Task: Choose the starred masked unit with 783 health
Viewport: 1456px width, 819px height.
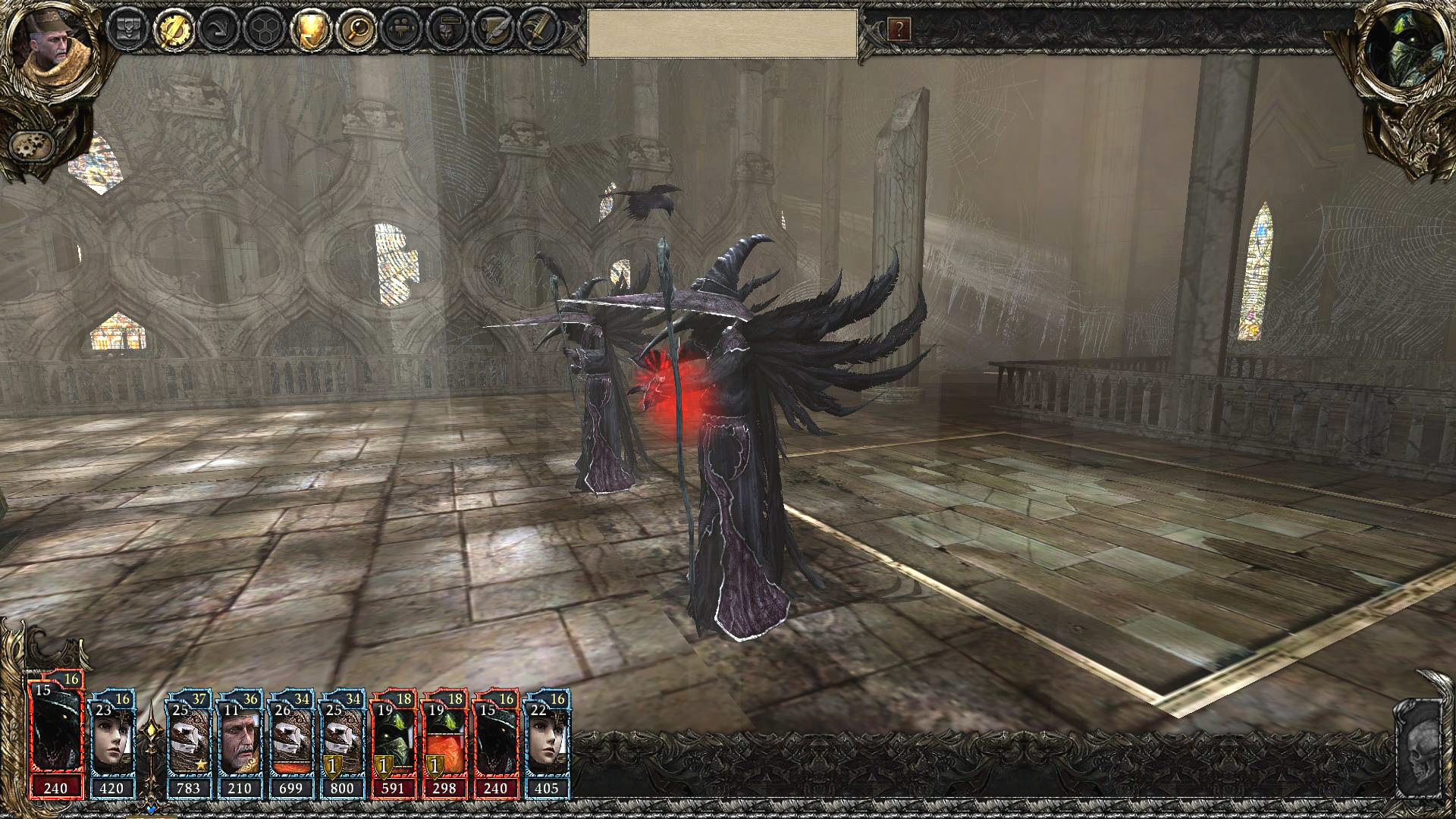Action: 188,743
